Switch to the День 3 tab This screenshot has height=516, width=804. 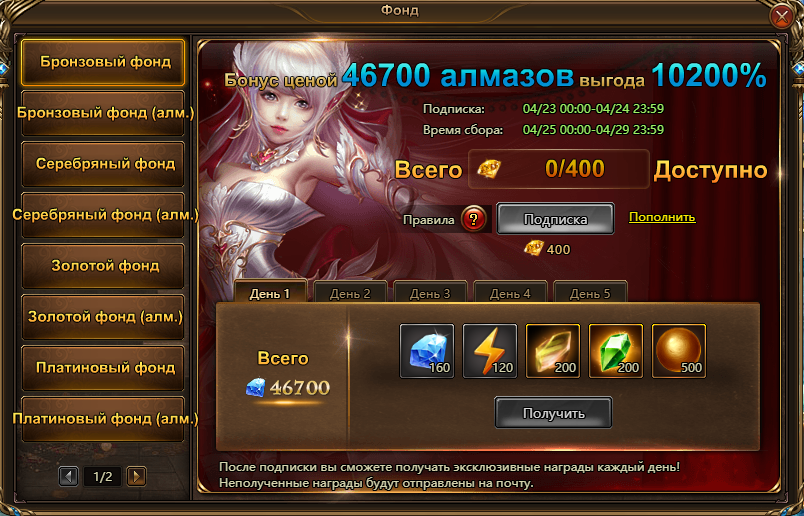pyautogui.click(x=431, y=293)
